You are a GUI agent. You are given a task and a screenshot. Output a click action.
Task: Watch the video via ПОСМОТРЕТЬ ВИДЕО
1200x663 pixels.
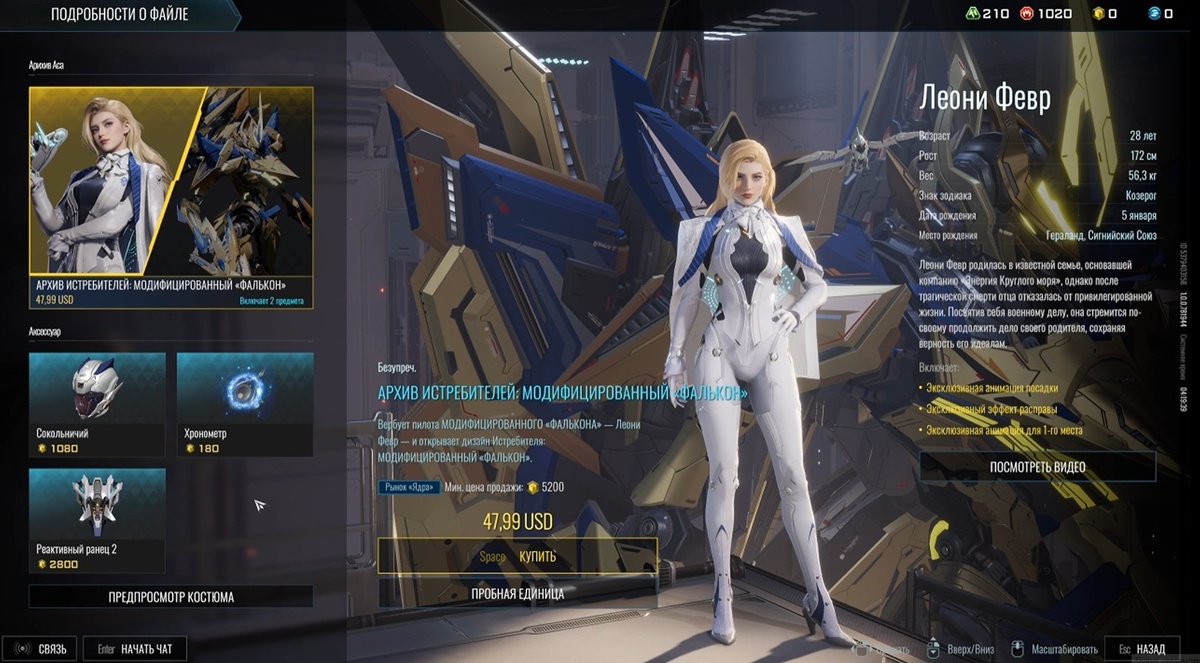1037,467
